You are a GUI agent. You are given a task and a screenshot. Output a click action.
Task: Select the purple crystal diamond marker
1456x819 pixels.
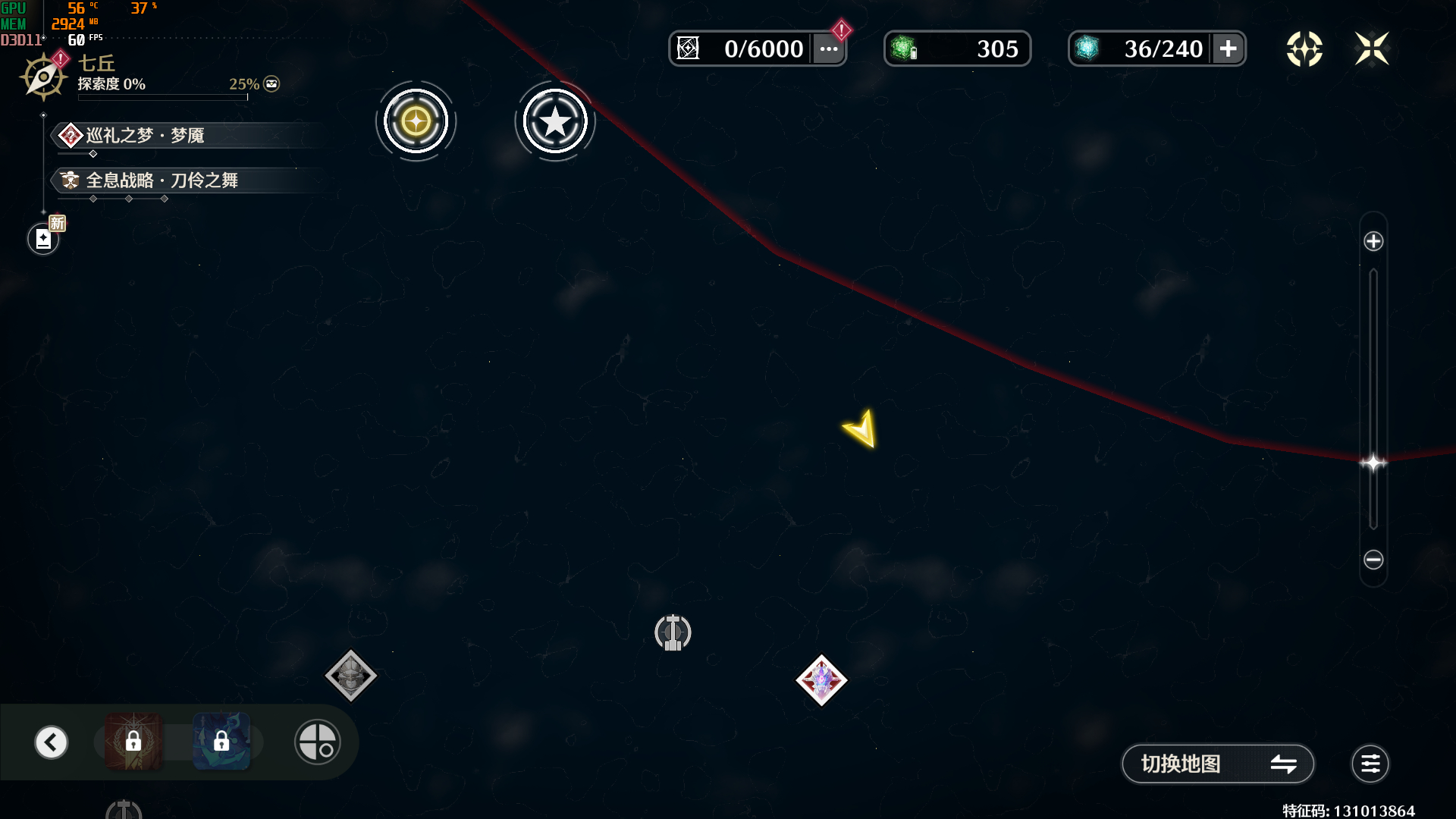(821, 680)
